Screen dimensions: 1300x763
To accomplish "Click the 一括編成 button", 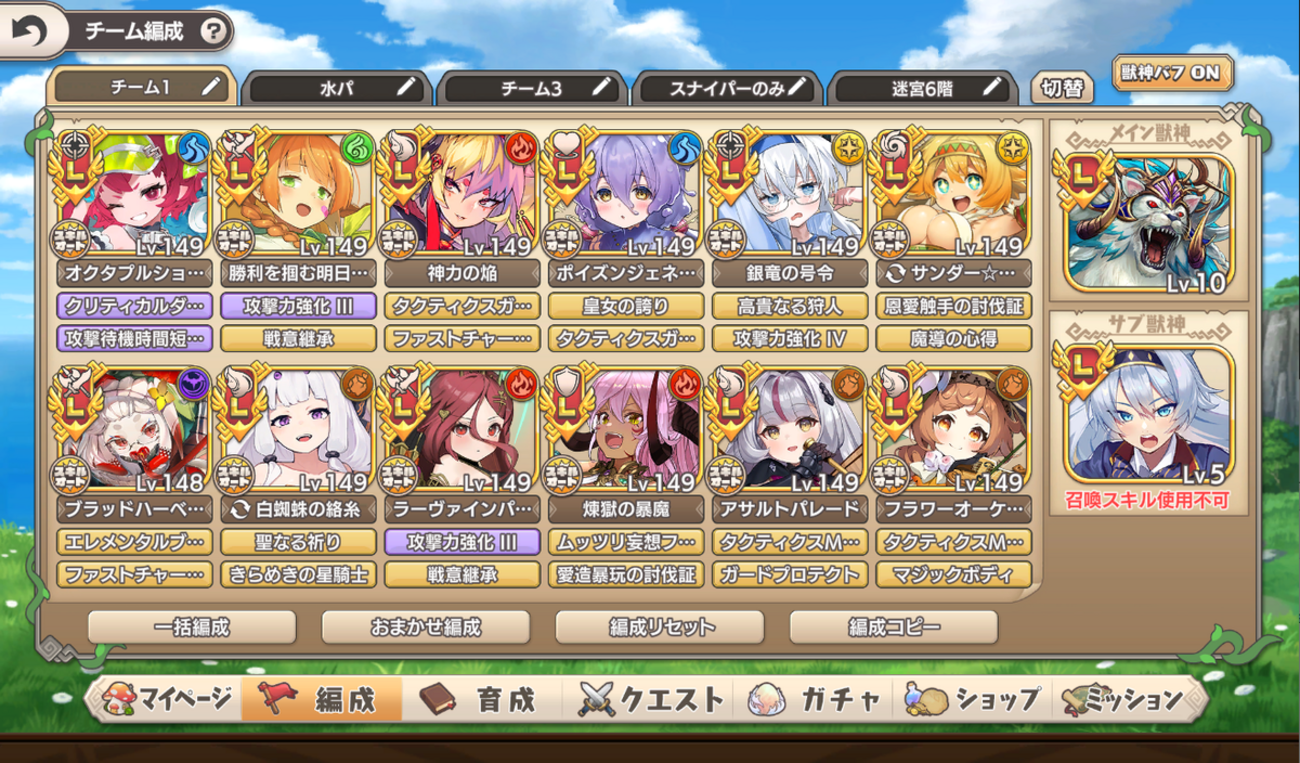I will point(192,627).
